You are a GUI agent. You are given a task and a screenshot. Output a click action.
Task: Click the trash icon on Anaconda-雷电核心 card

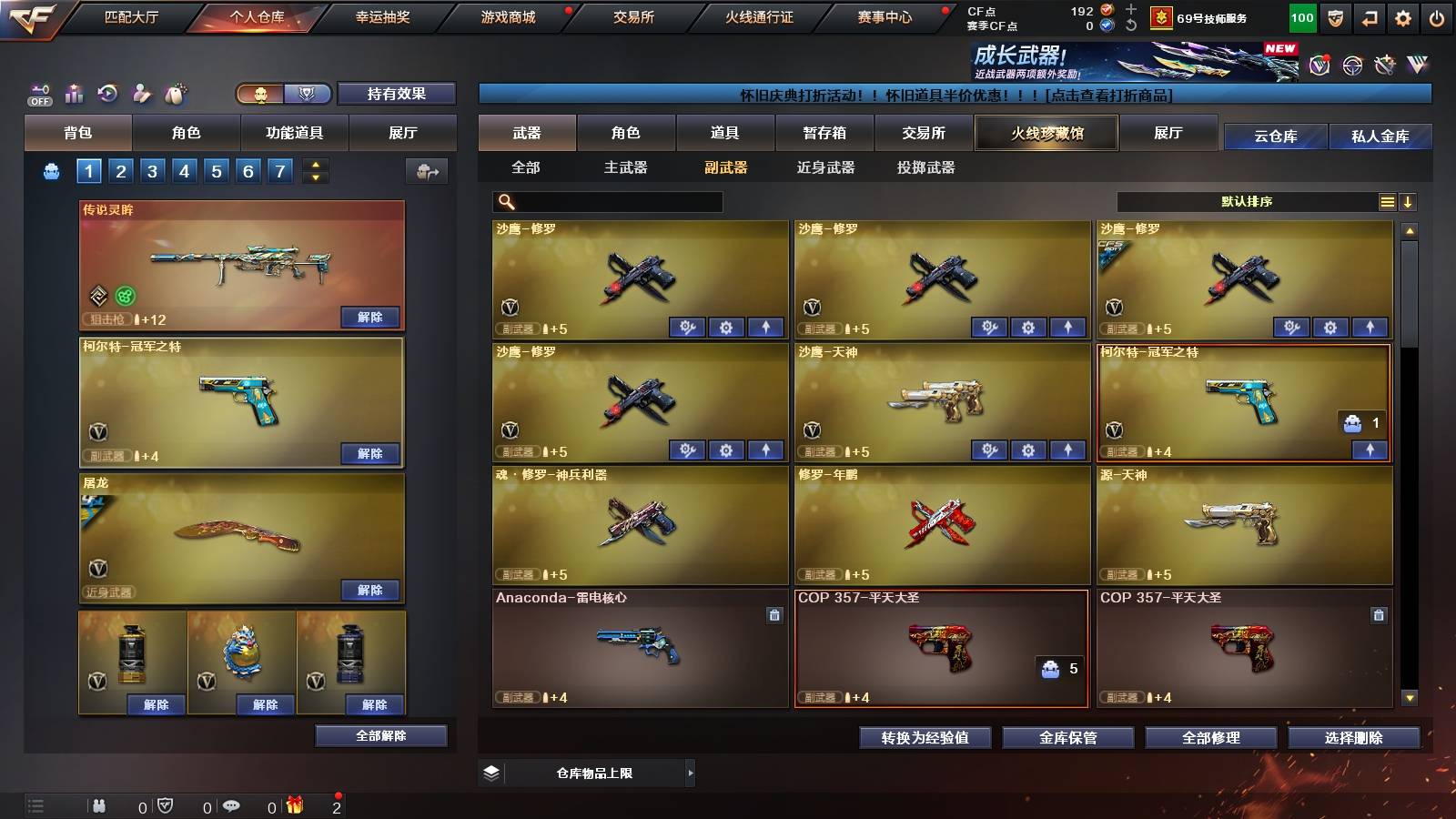773,615
